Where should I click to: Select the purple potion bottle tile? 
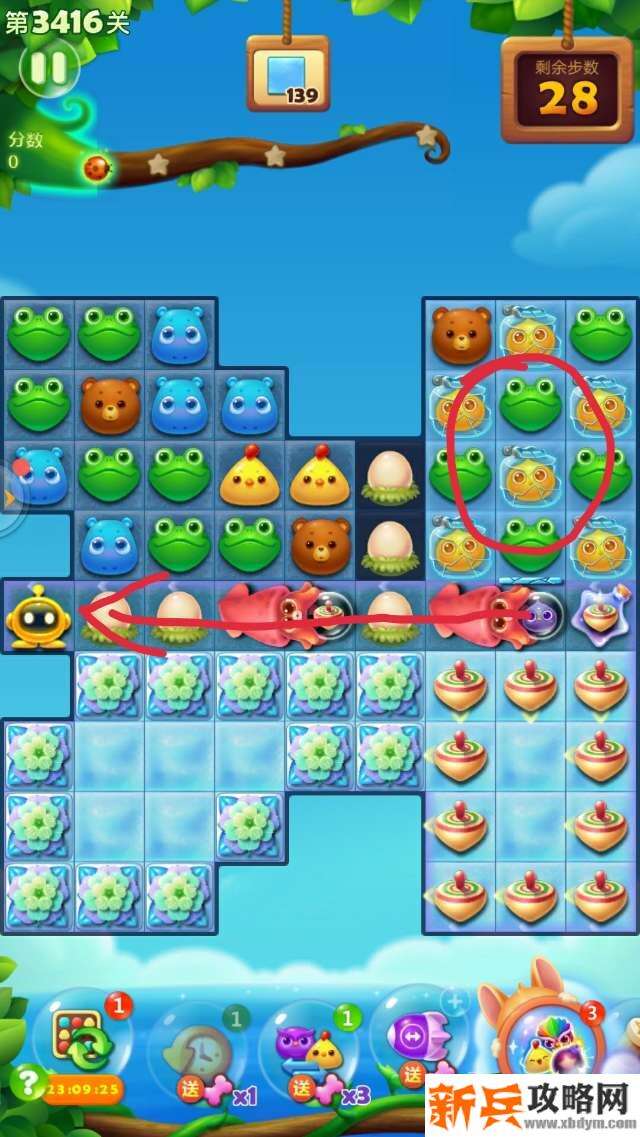click(x=601, y=615)
